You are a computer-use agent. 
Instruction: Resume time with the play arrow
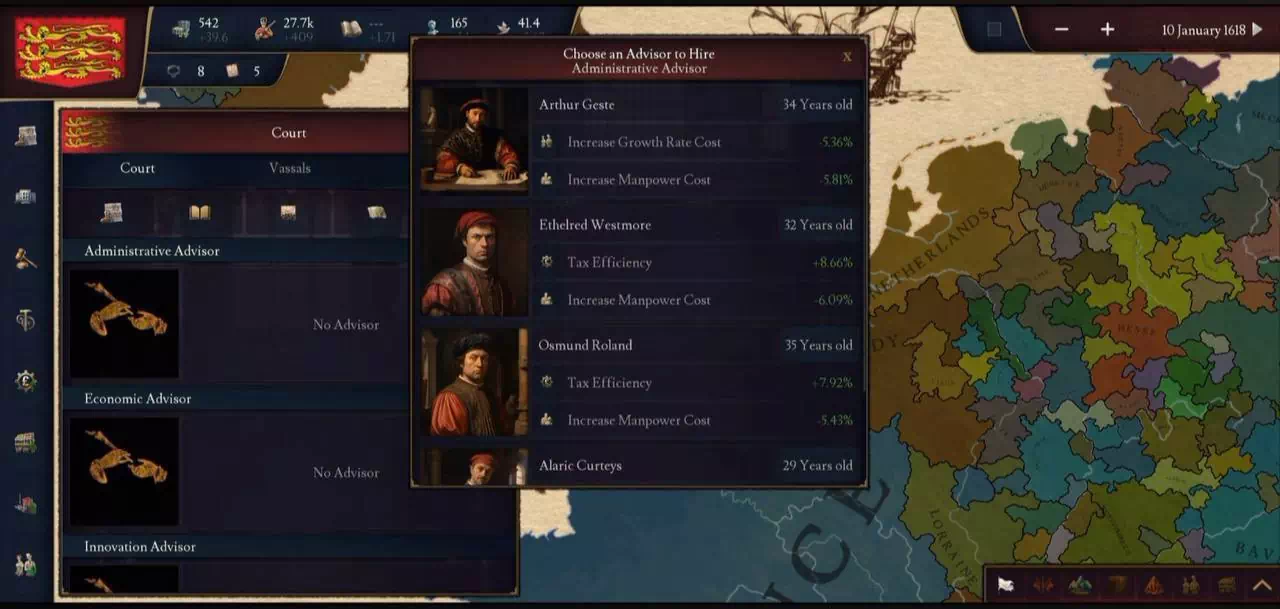pyautogui.click(x=1258, y=30)
